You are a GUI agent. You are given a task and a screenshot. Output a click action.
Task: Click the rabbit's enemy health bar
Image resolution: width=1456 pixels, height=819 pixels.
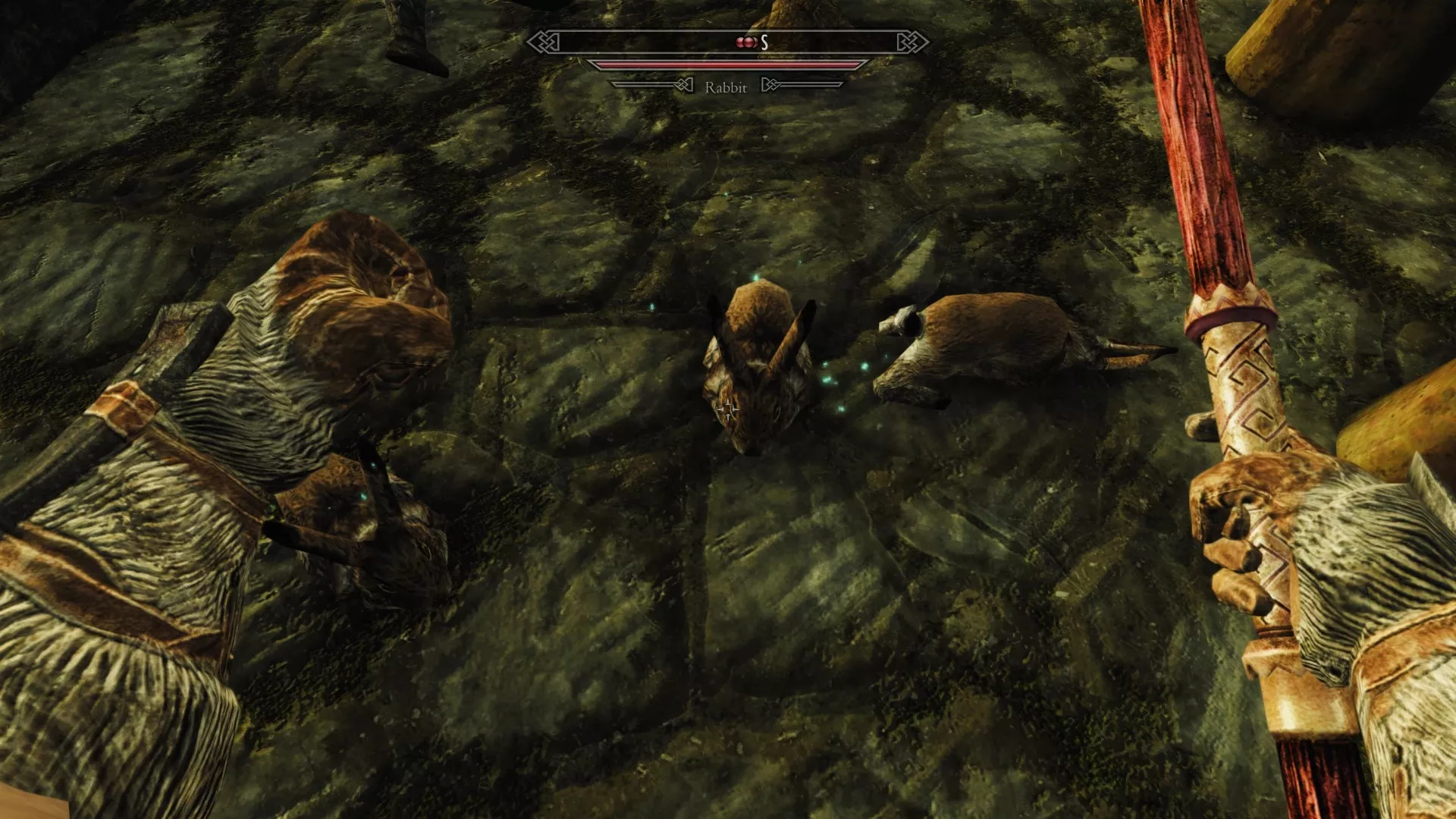pos(728,64)
